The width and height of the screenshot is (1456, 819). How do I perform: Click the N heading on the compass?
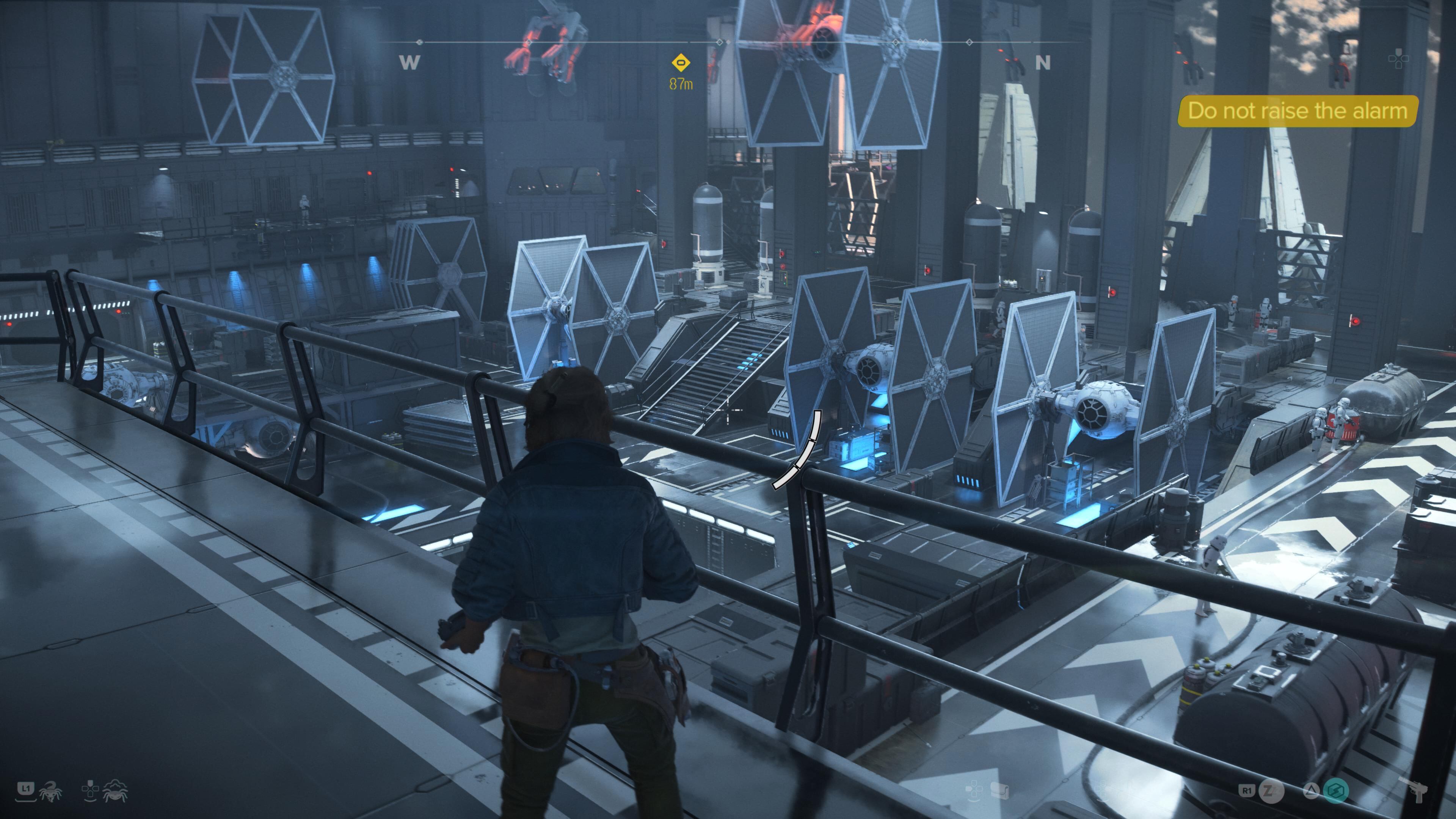1042,62
